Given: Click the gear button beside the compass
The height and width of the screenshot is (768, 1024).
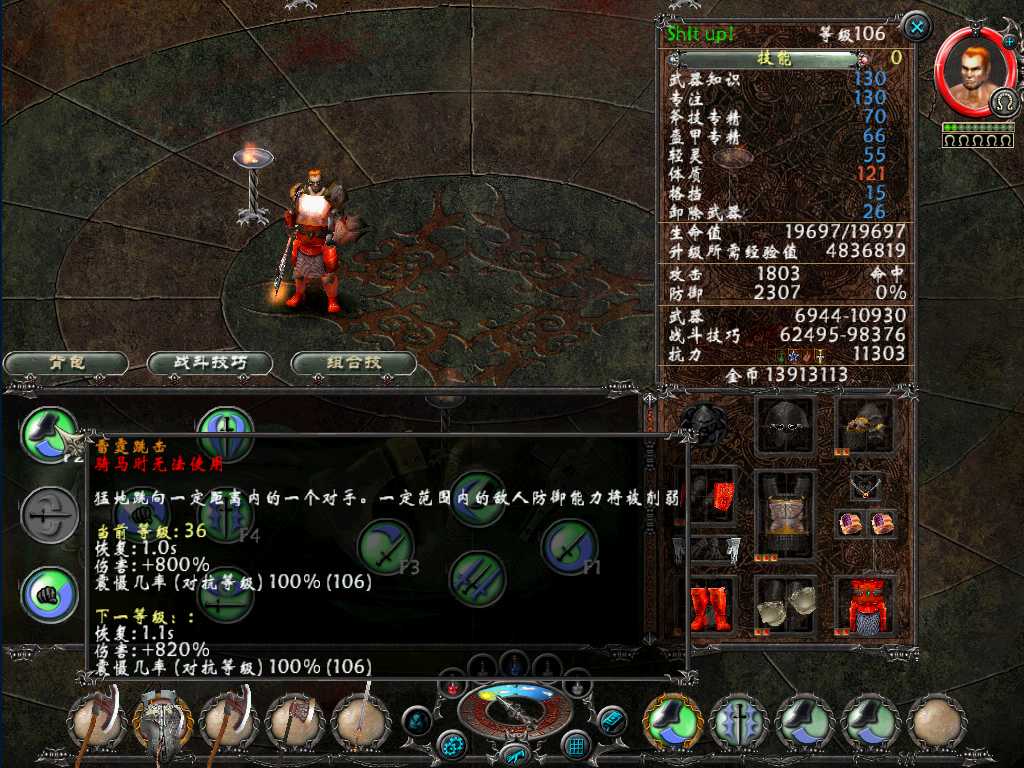Looking at the screenshot, I should [453, 744].
